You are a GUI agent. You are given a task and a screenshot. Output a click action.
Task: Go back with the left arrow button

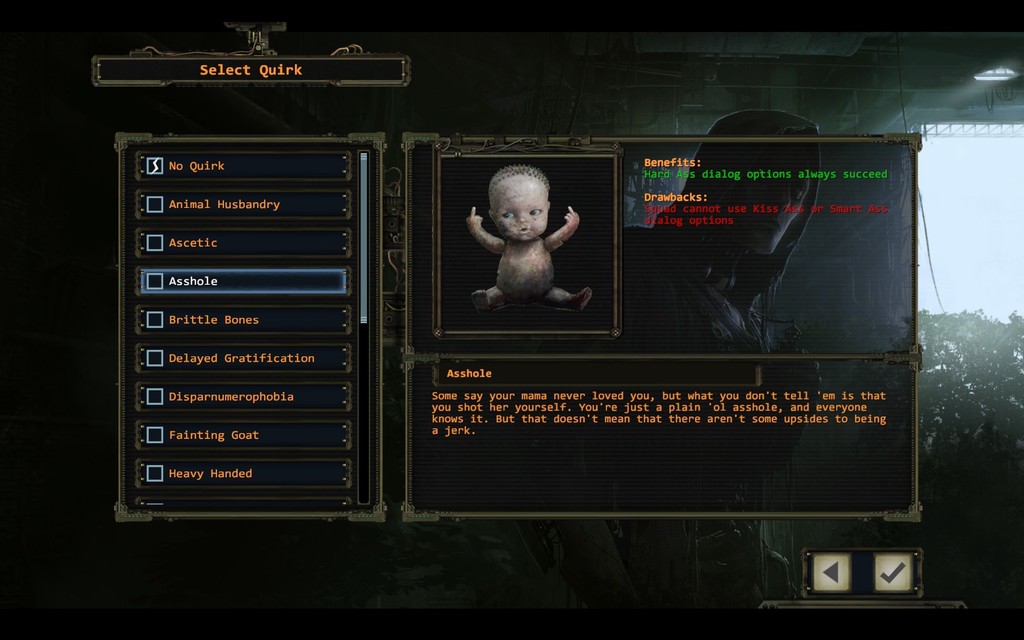831,573
